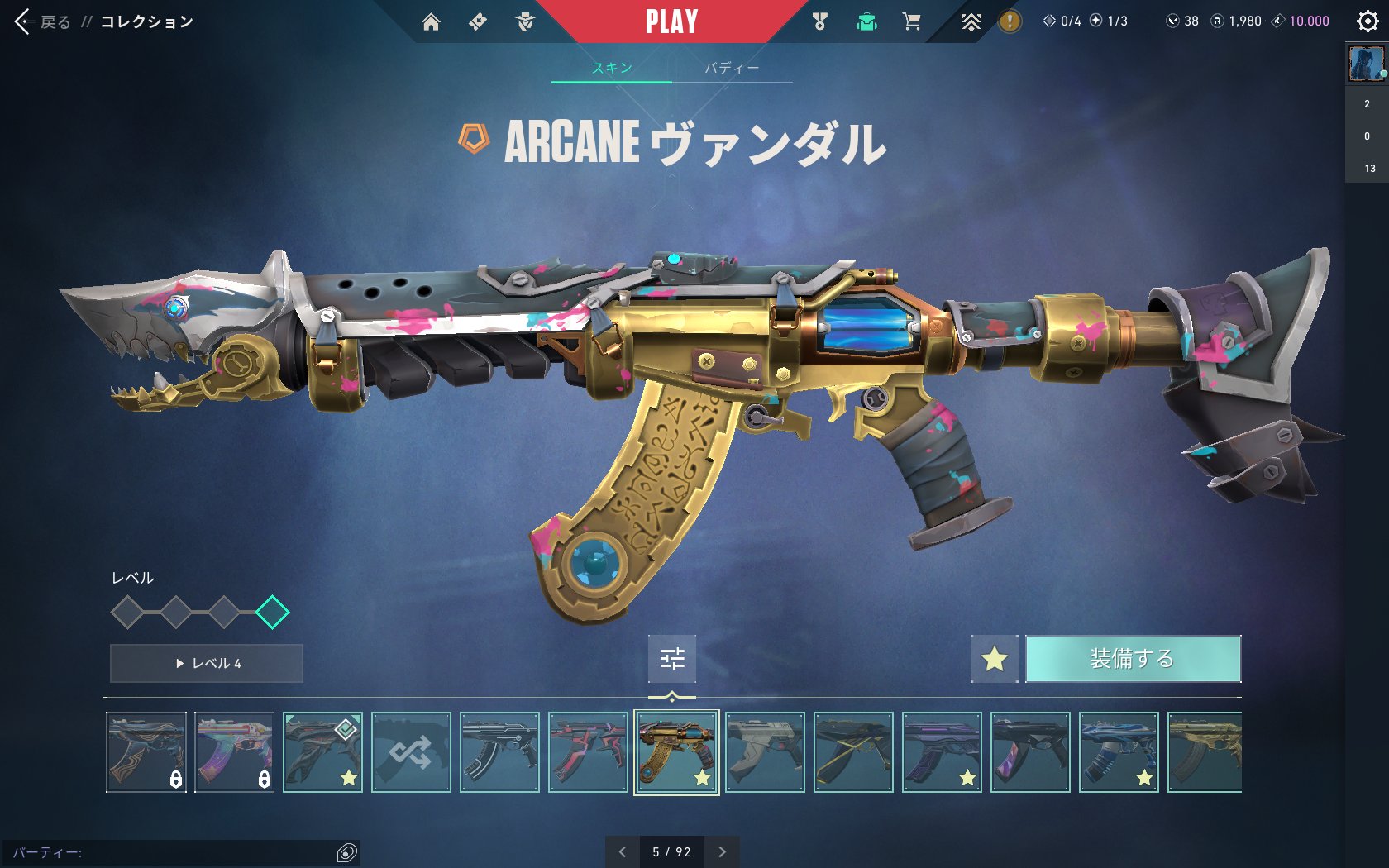1389x868 pixels.
Task: Equip the skin with 装備する
Action: 1133,659
